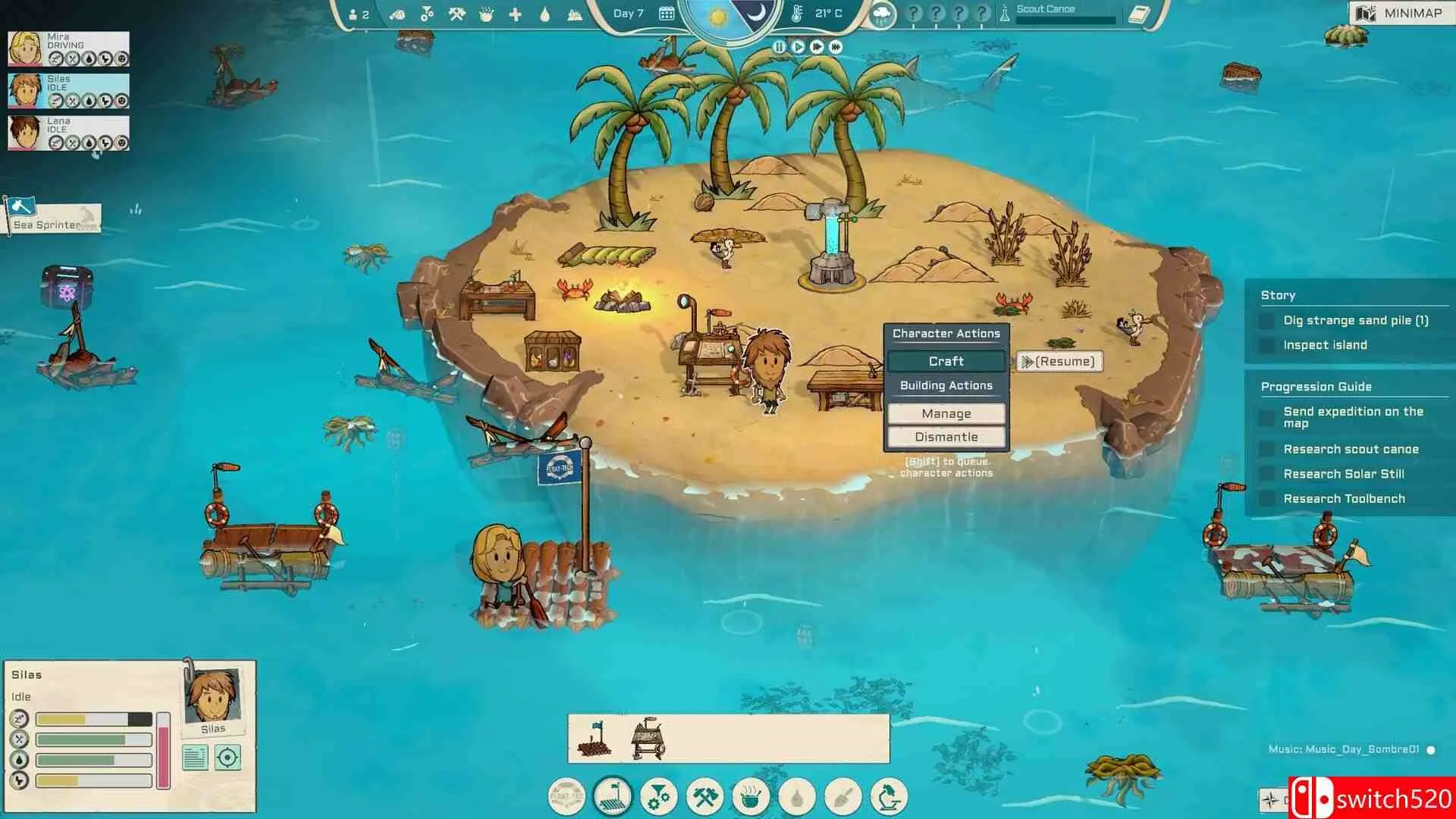Open the journal book icon
Image resolution: width=1456 pixels, height=819 pixels.
click(1139, 14)
